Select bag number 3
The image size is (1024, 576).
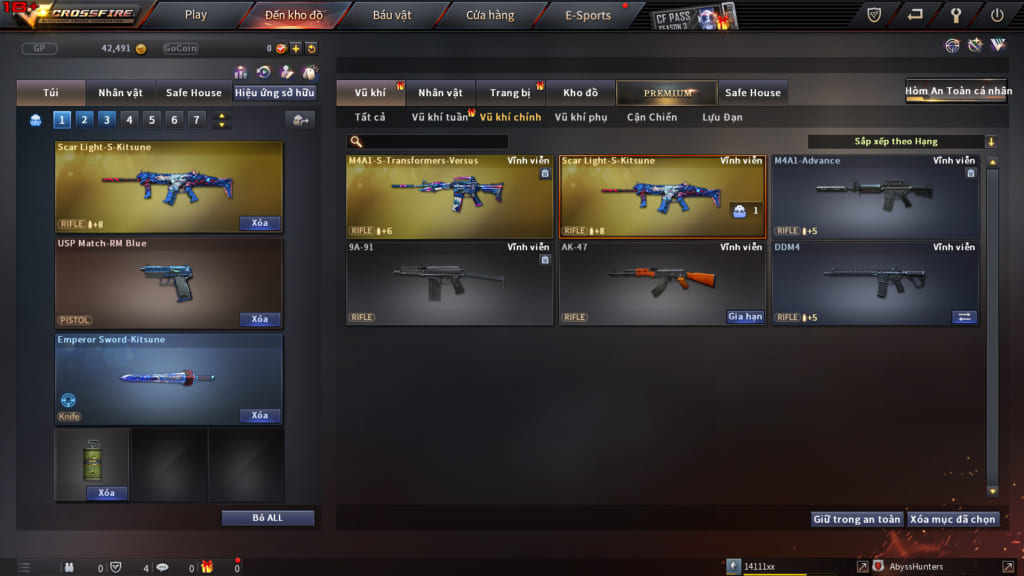click(x=106, y=120)
